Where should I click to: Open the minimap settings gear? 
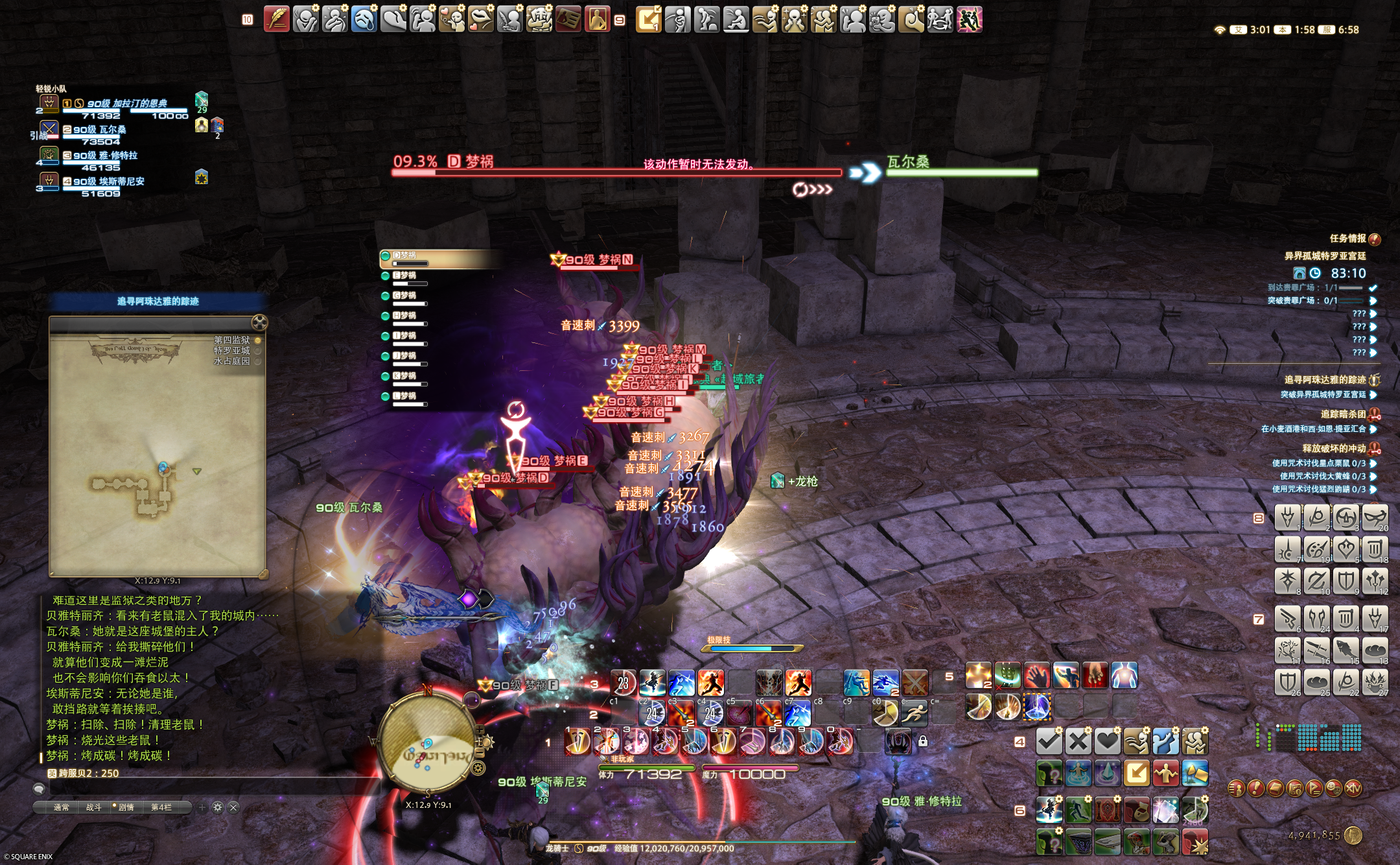[x=478, y=769]
